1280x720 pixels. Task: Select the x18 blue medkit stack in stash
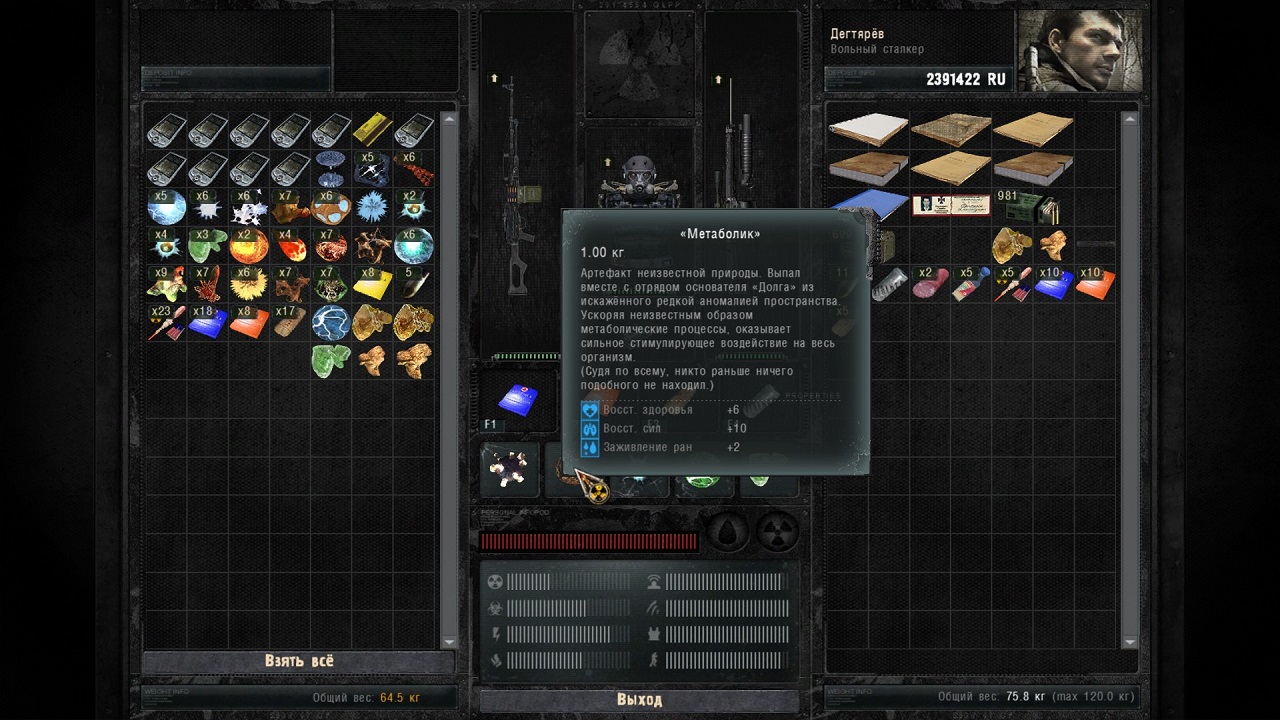point(208,322)
